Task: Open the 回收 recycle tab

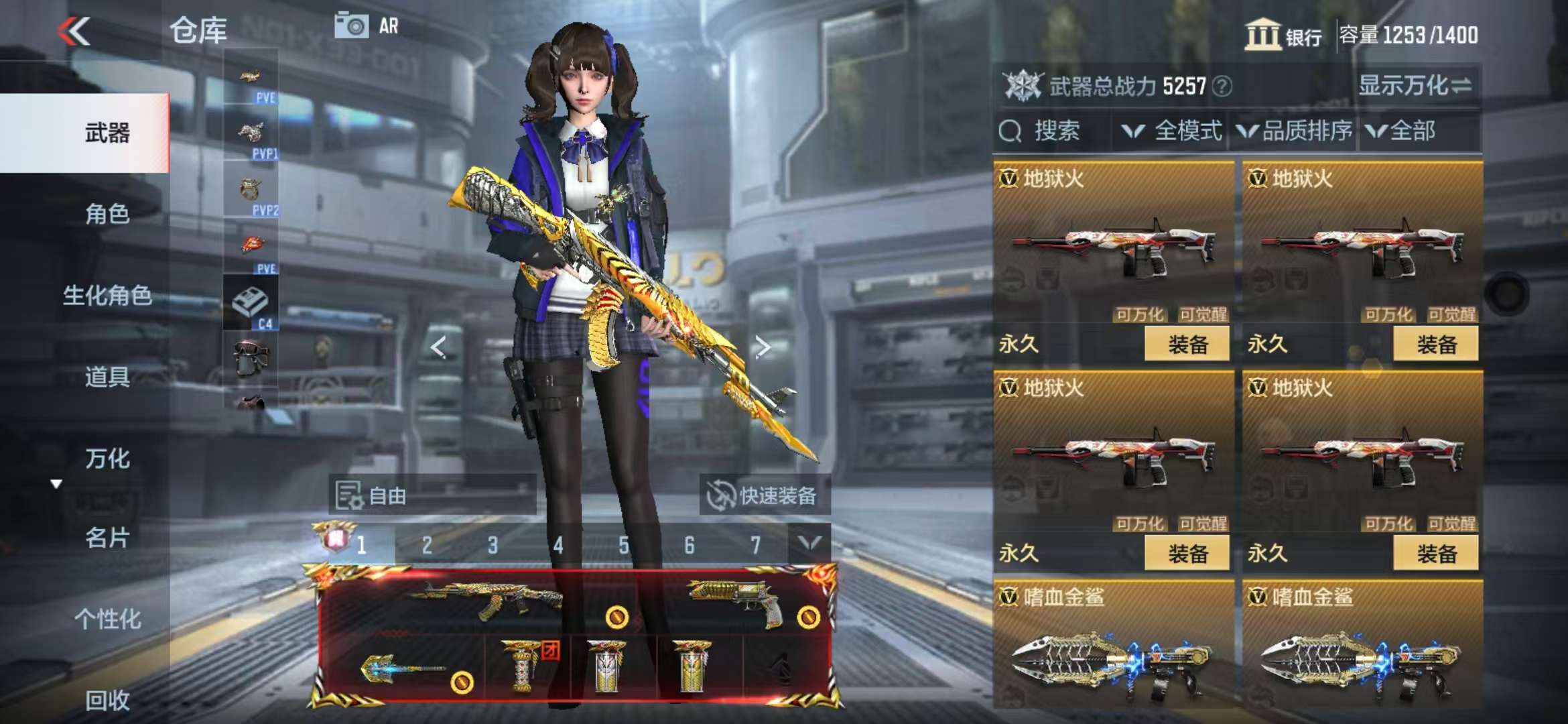Action: 107,700
